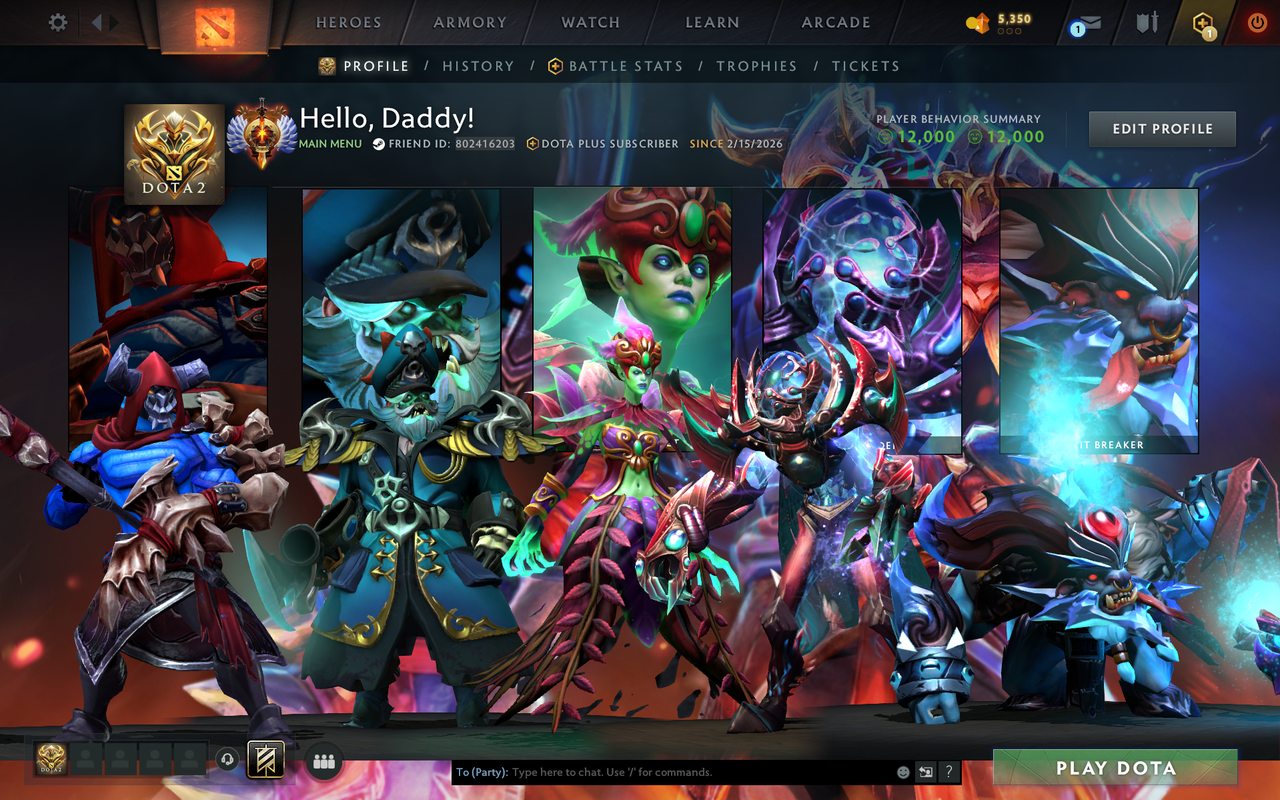
Task: Click the emoticon smiley in the chat bar
Action: click(x=903, y=771)
